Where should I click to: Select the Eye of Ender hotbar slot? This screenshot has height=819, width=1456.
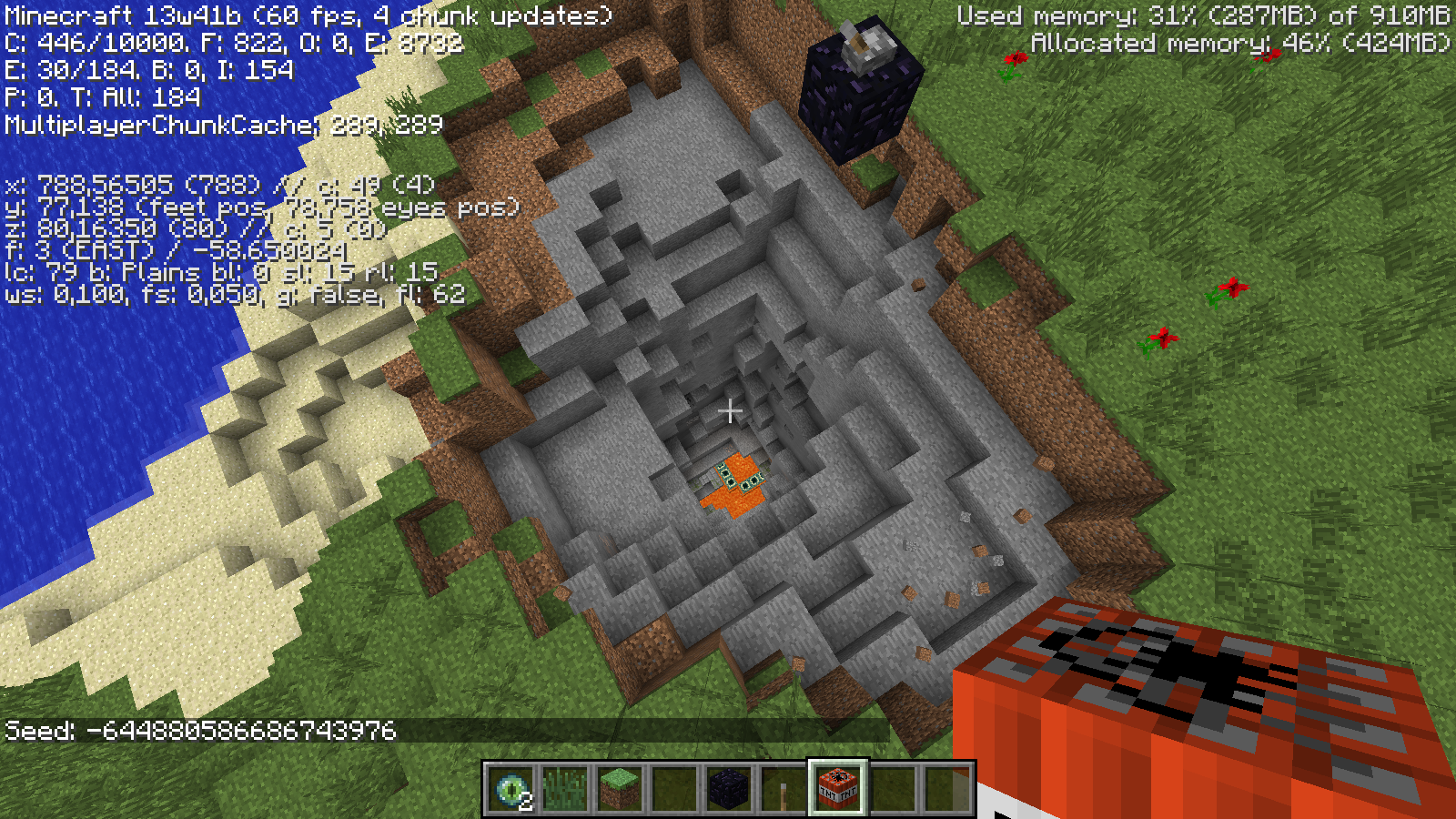point(511,788)
